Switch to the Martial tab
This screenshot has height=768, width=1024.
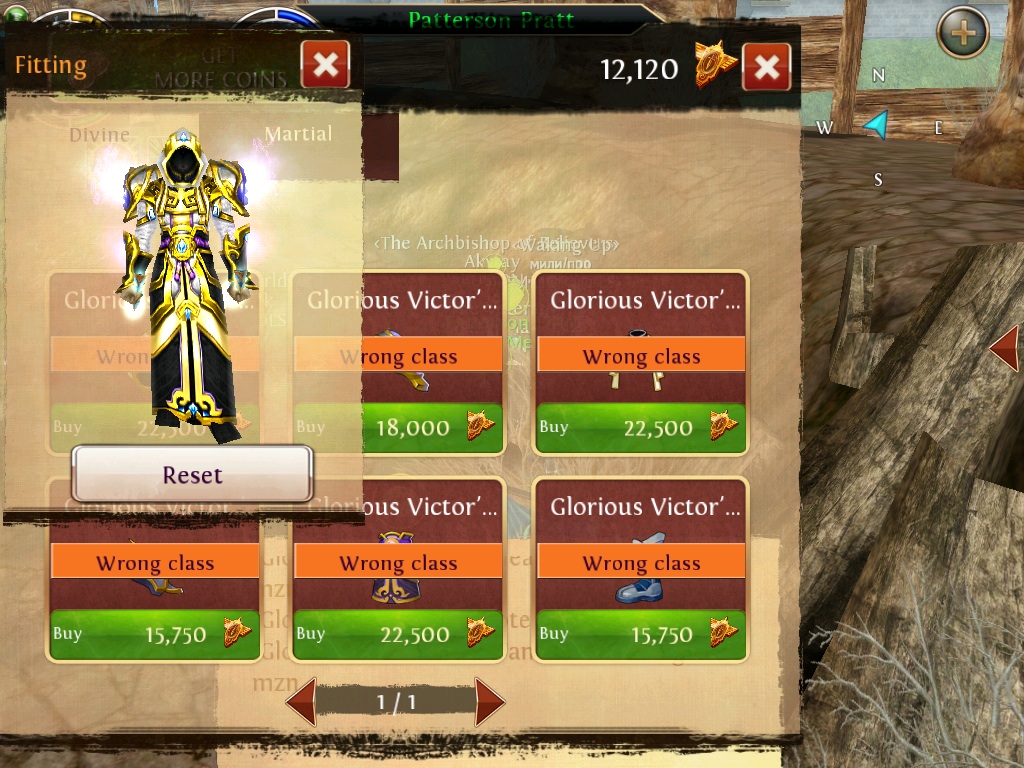298,134
